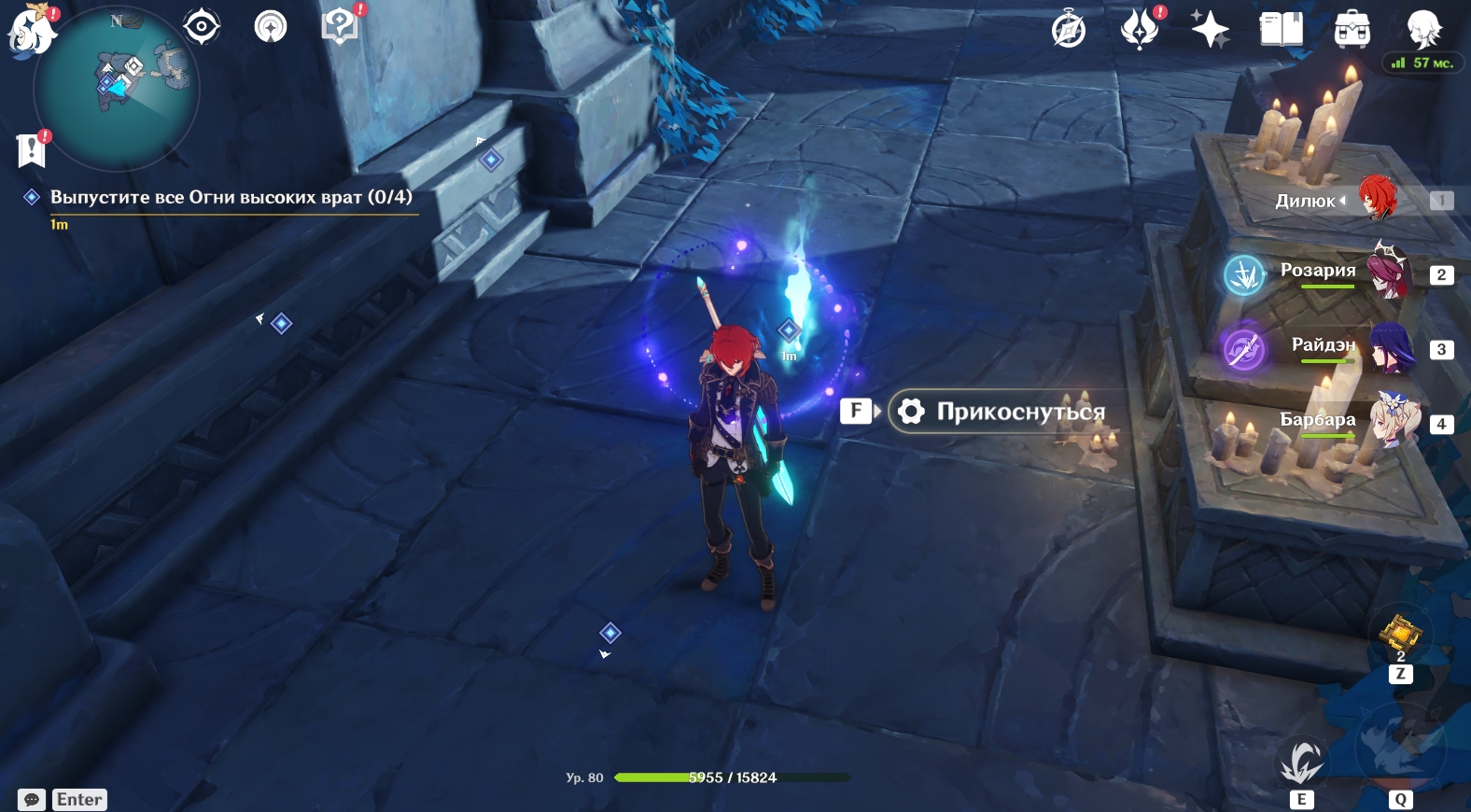The width and height of the screenshot is (1471, 812).
Task: Open the quest log exclamation banner
Action: pyautogui.click(x=32, y=149)
